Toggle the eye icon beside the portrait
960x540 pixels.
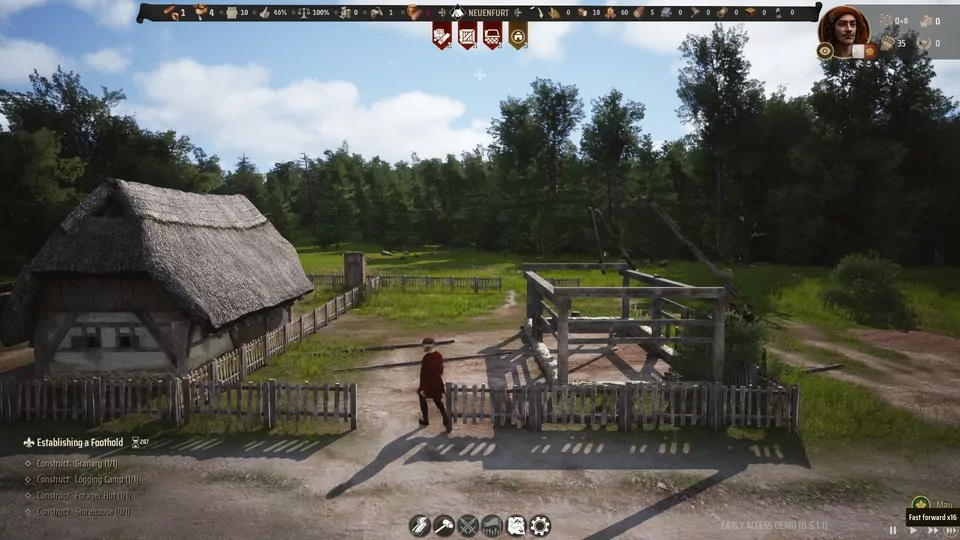tap(825, 50)
